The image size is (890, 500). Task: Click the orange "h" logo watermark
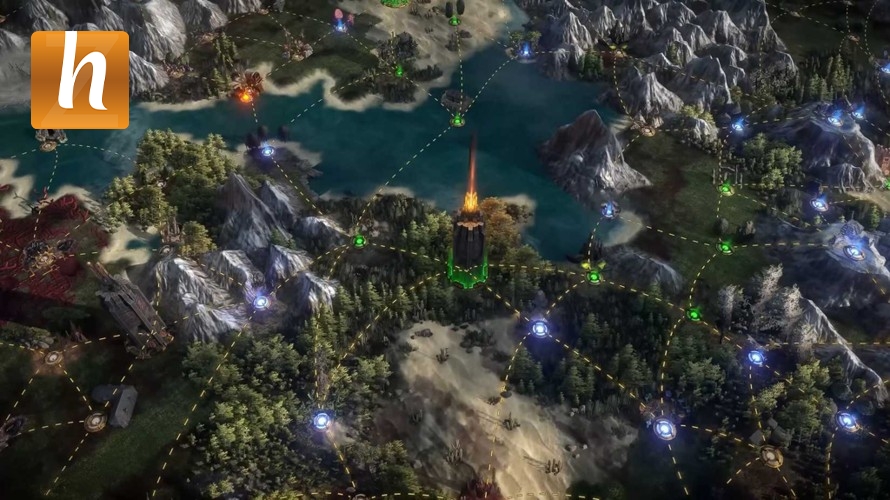point(80,80)
